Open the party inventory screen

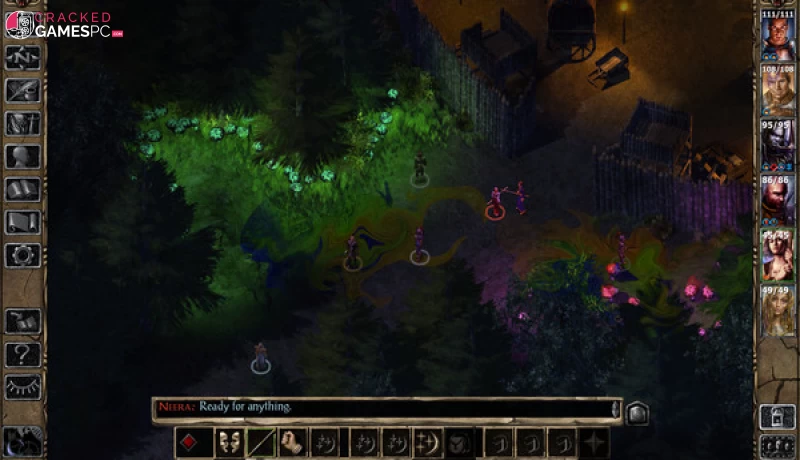click(x=22, y=124)
